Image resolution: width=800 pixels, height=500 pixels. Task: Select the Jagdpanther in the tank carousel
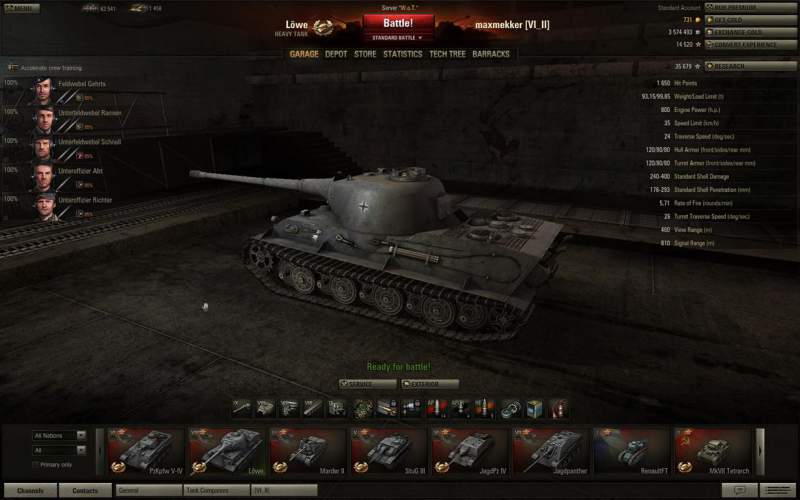point(549,451)
